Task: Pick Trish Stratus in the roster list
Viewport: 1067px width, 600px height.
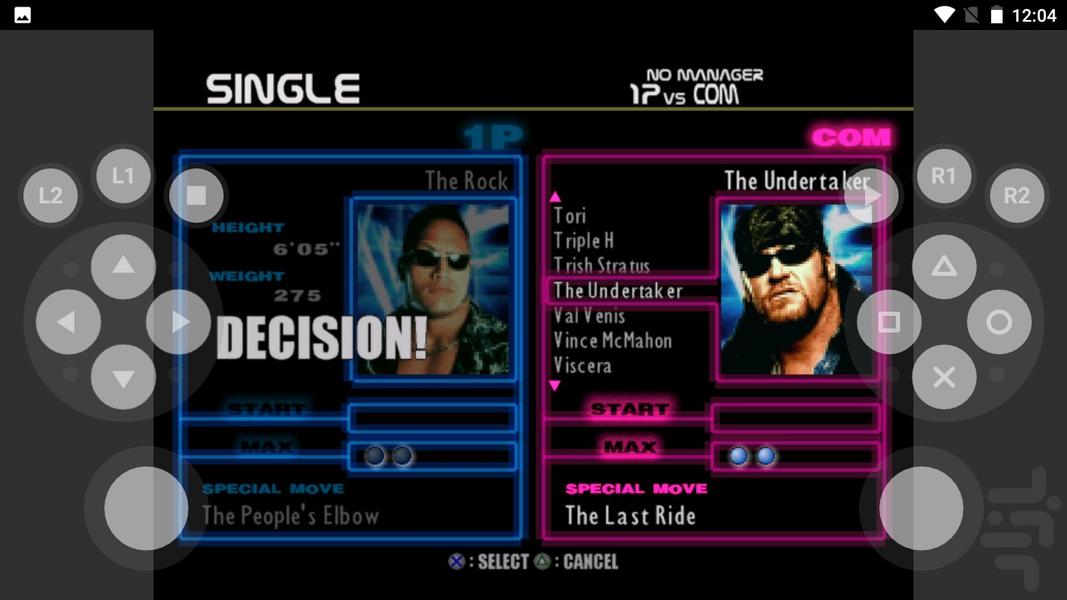Action: click(x=601, y=266)
